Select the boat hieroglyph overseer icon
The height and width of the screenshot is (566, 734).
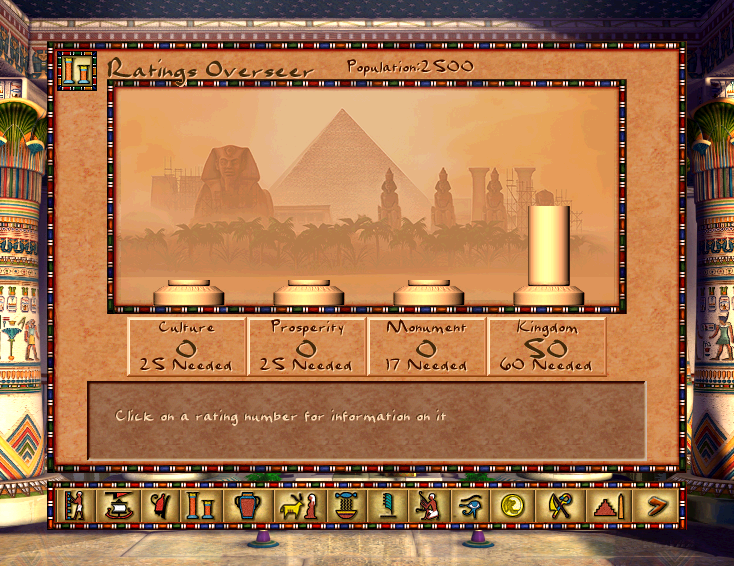pyautogui.click(x=120, y=505)
